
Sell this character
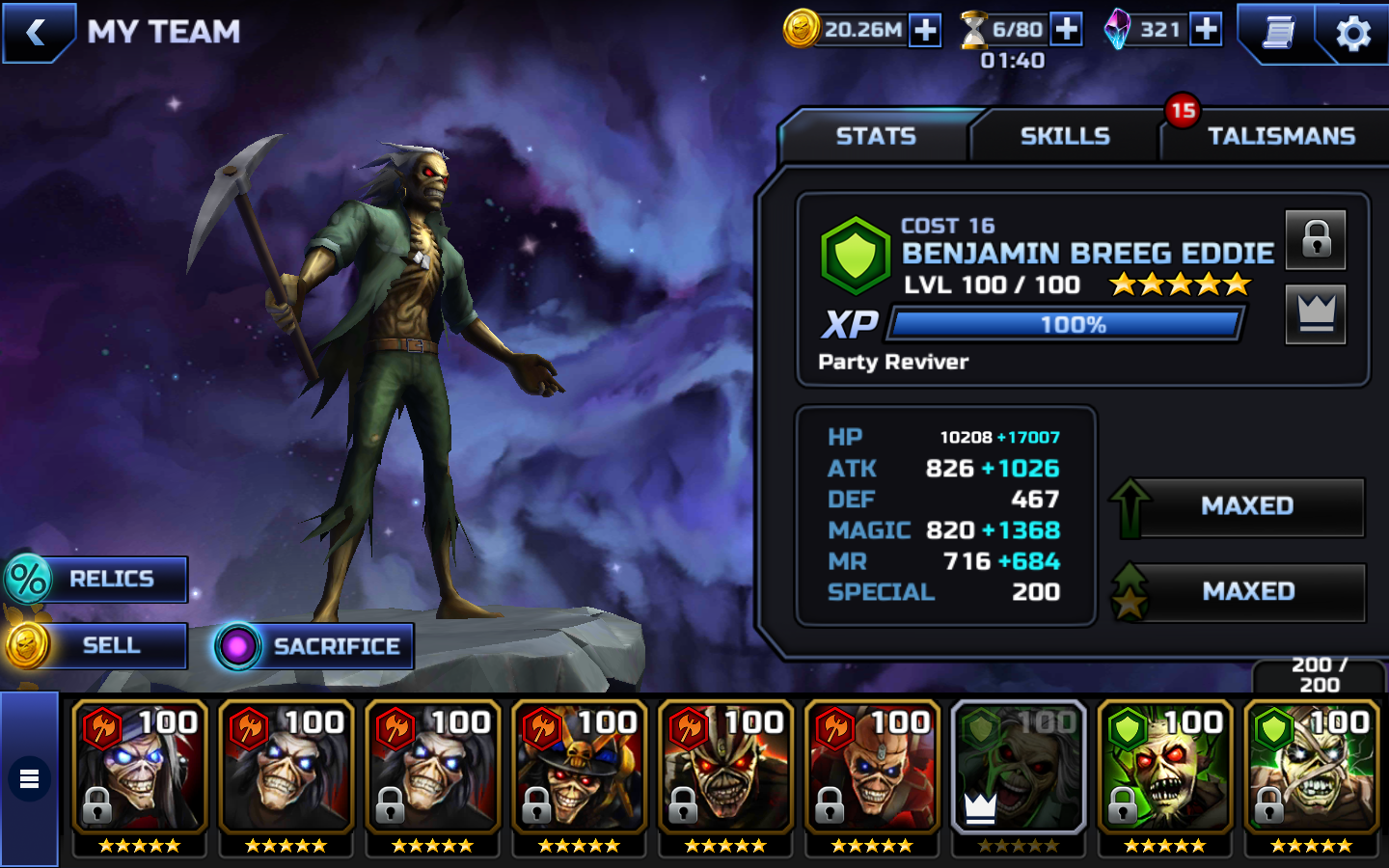(96, 645)
